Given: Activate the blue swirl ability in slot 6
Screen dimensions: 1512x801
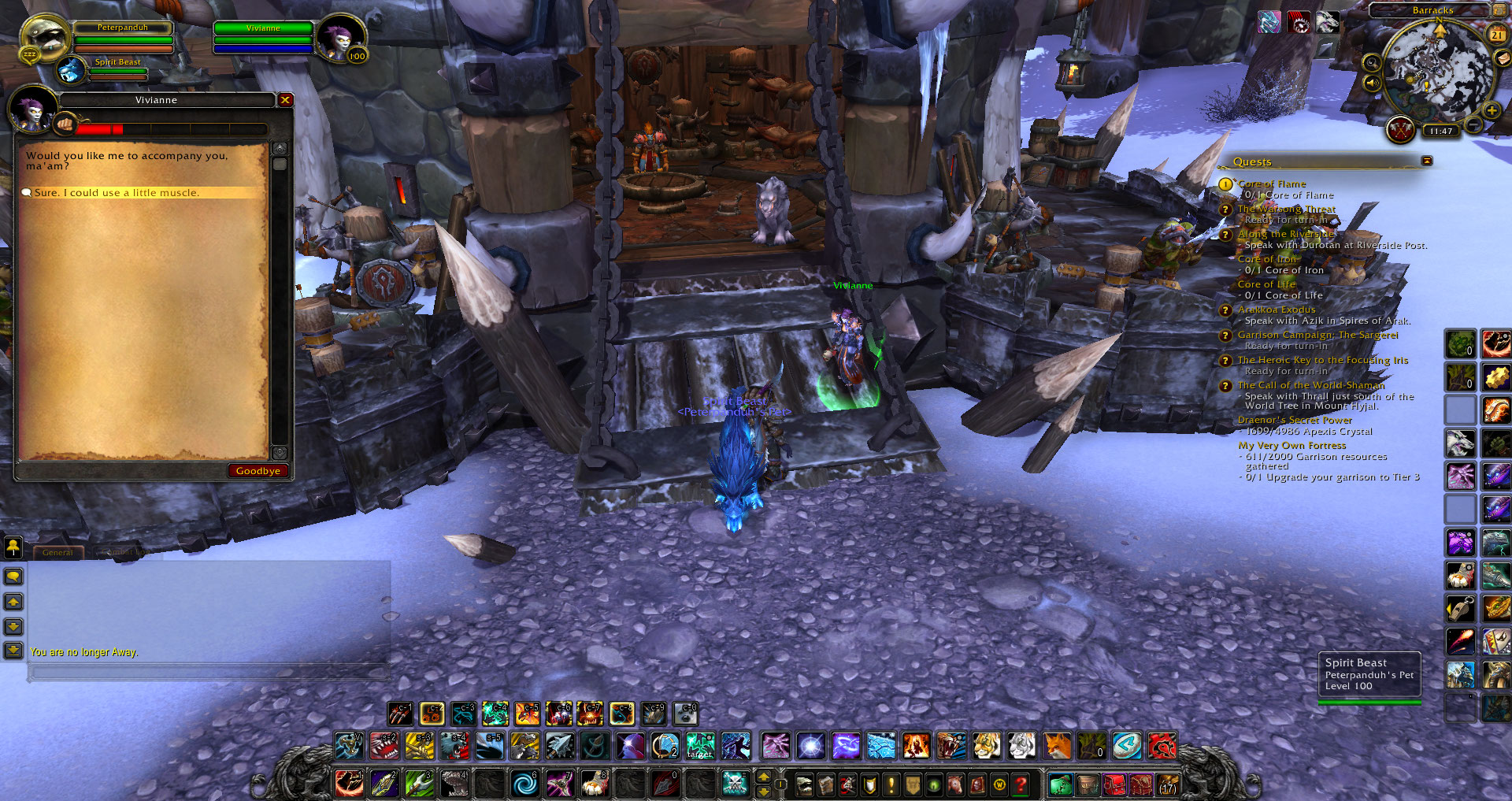Looking at the screenshot, I should click(x=524, y=784).
